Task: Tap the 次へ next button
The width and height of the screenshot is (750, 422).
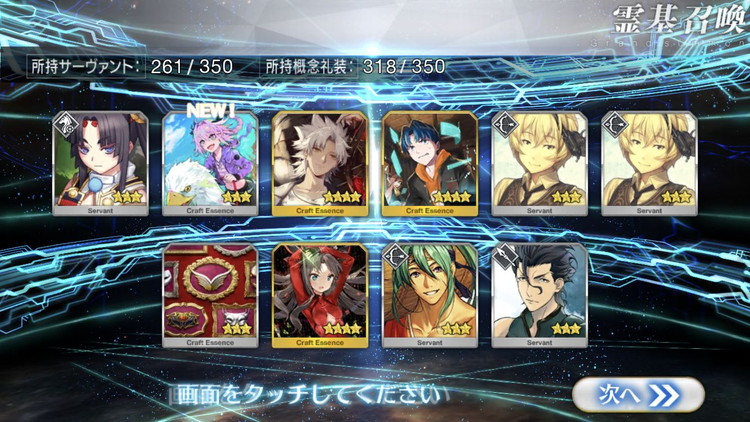Action: click(637, 394)
